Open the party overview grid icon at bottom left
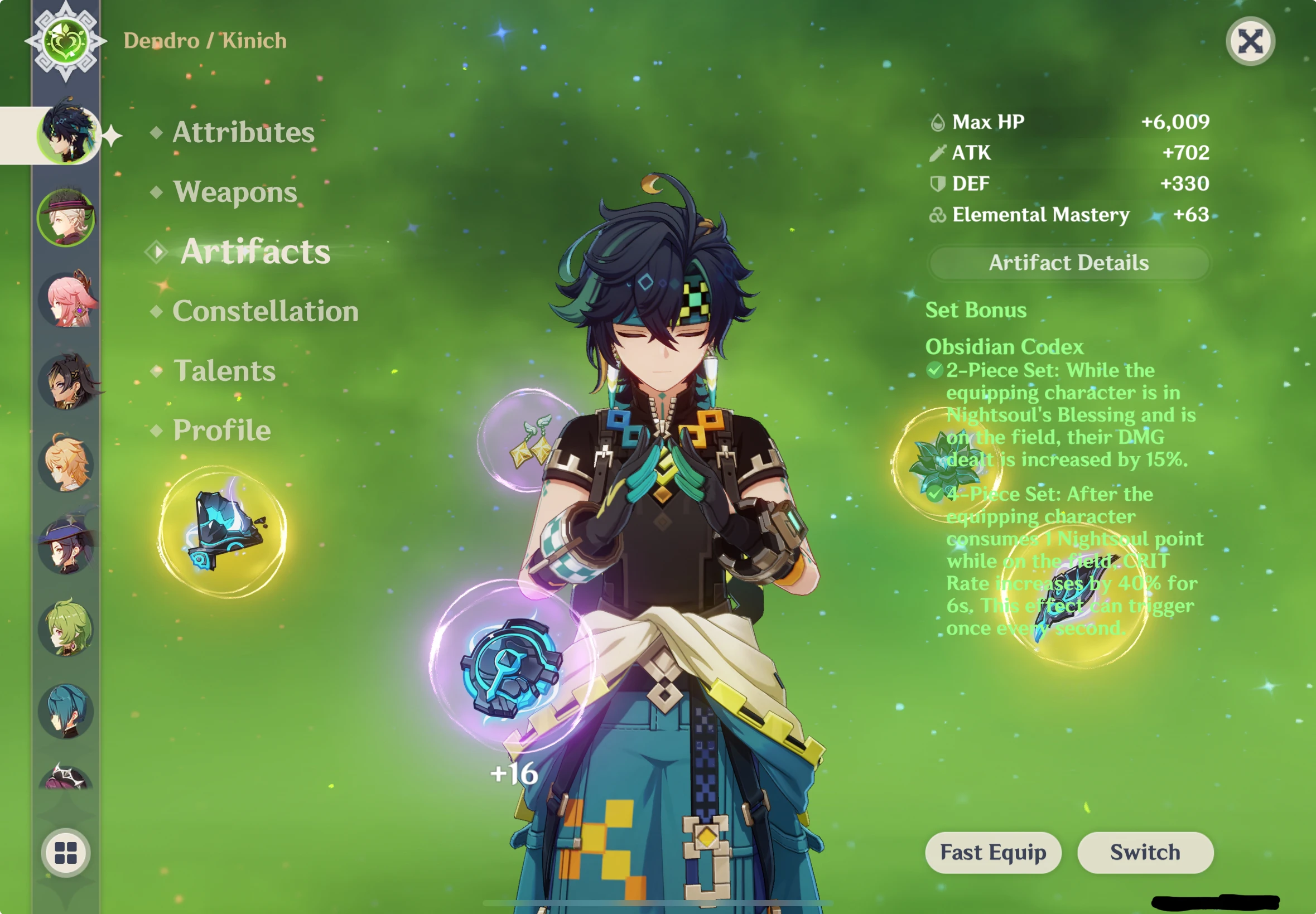 (x=66, y=853)
